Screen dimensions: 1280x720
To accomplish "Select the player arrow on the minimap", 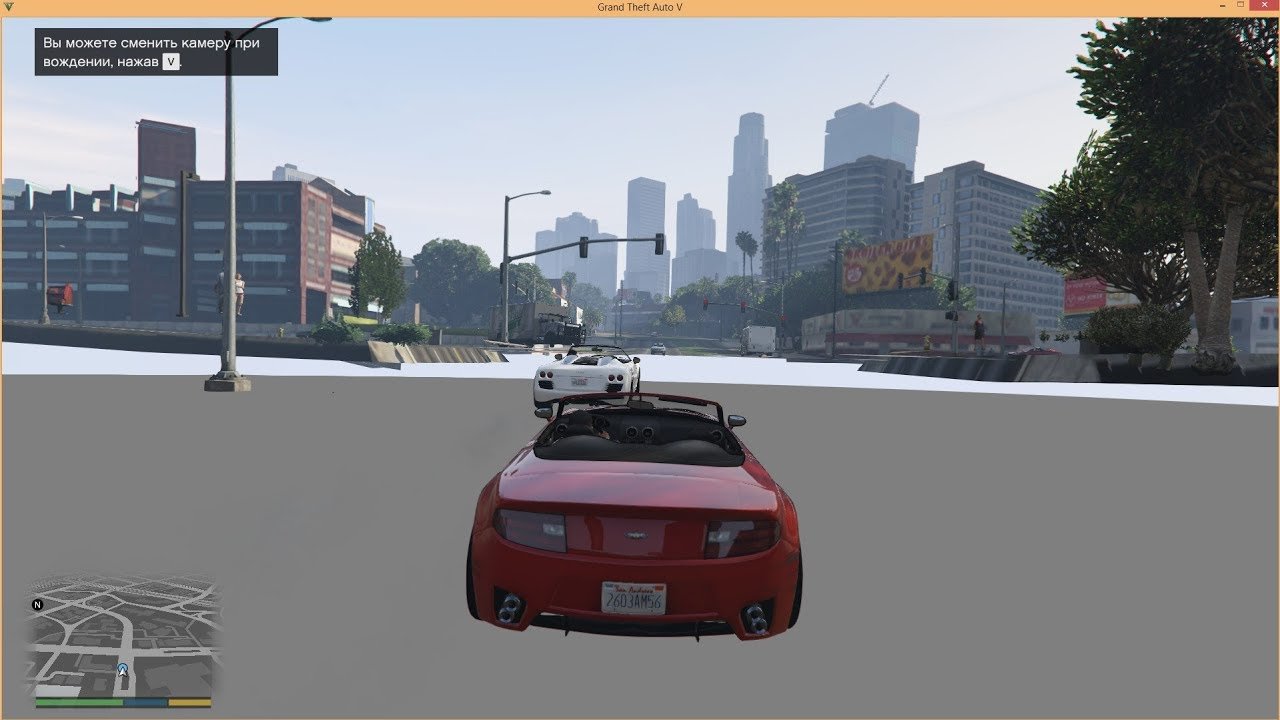I will (x=123, y=669).
